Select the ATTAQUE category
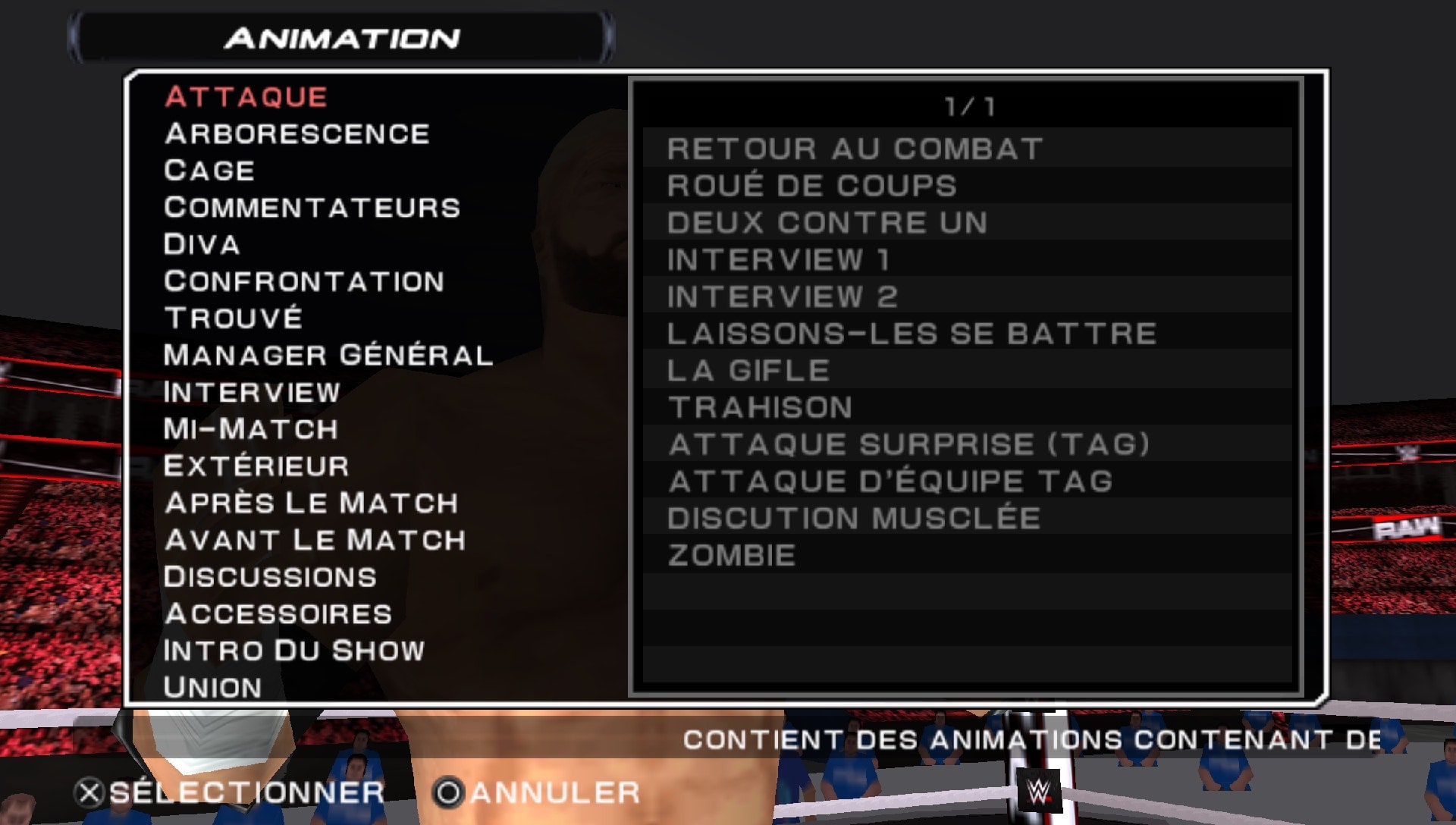 (250, 96)
